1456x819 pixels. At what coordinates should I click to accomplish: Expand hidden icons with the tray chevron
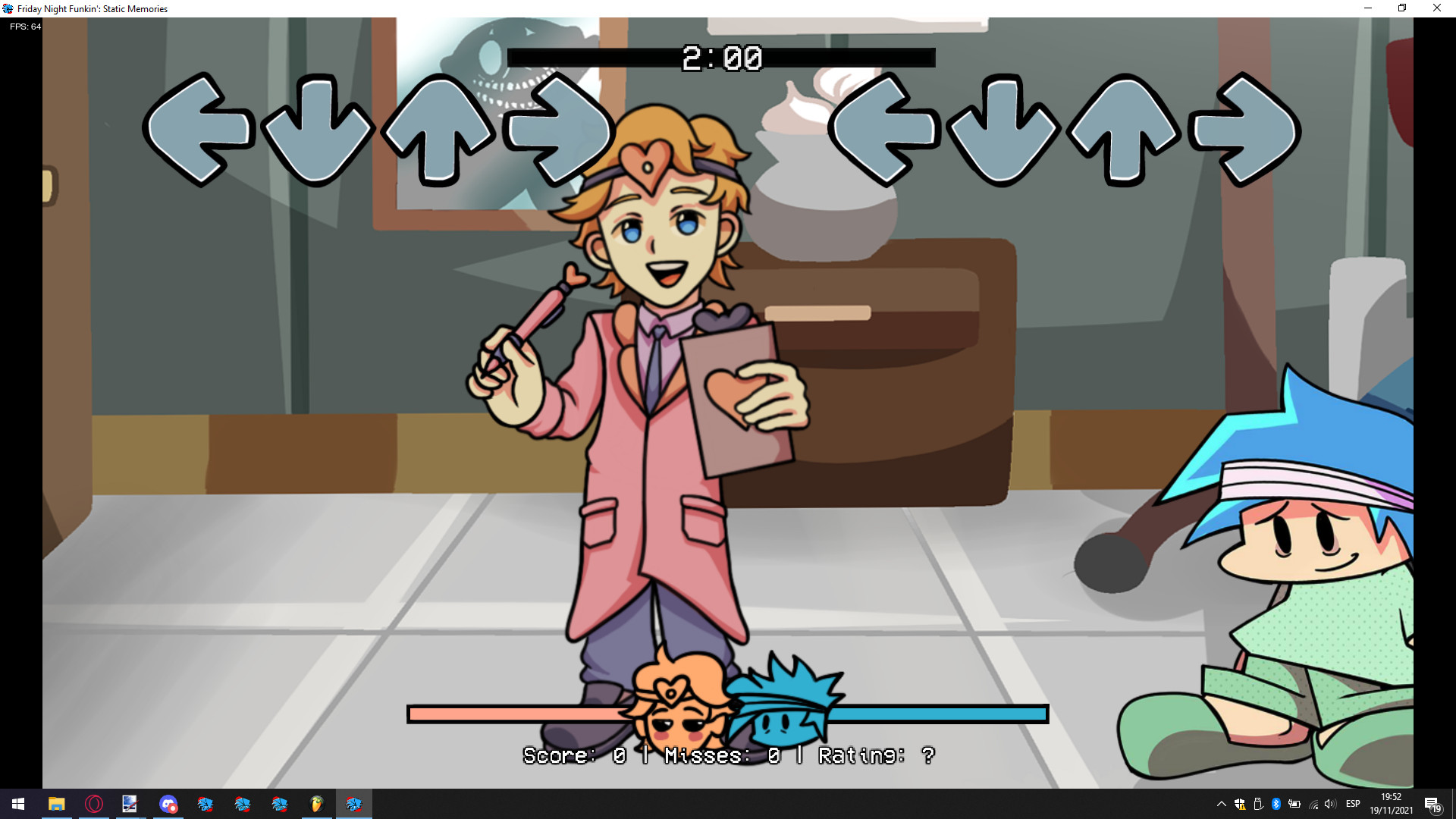(1221, 805)
